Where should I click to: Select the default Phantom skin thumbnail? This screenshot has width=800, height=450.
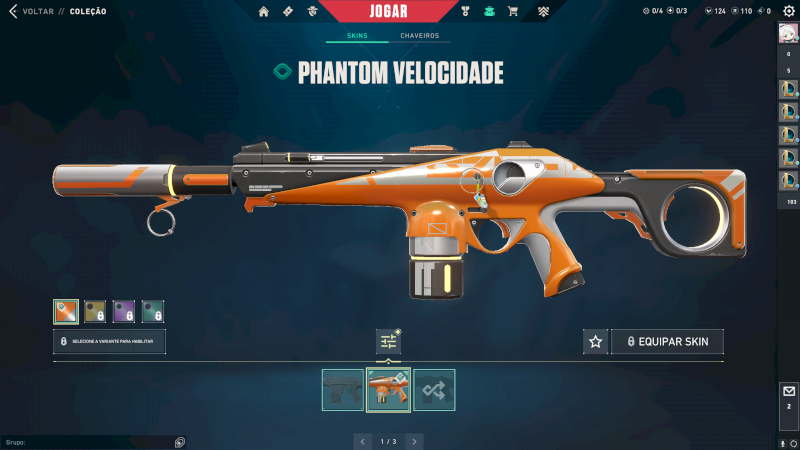click(343, 390)
